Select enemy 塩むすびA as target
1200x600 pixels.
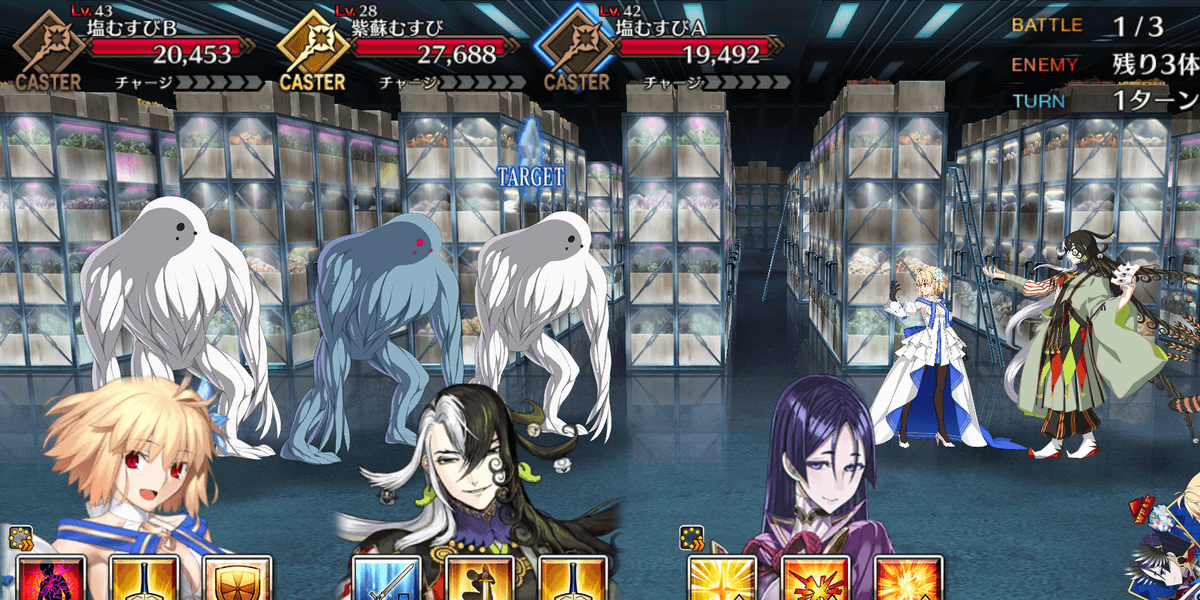(x=545, y=320)
